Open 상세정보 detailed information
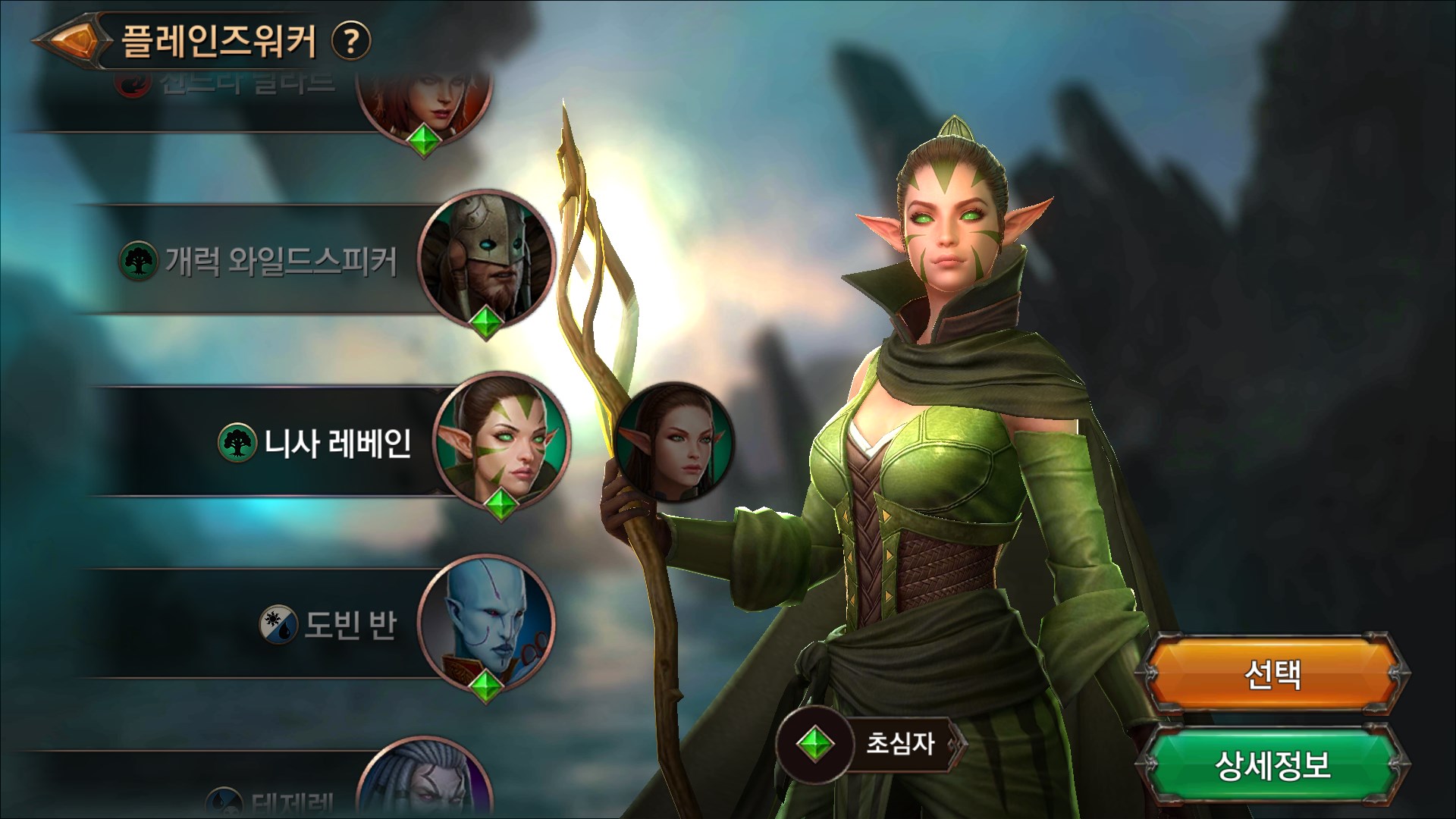This screenshot has width=1456, height=819. (x=1273, y=765)
